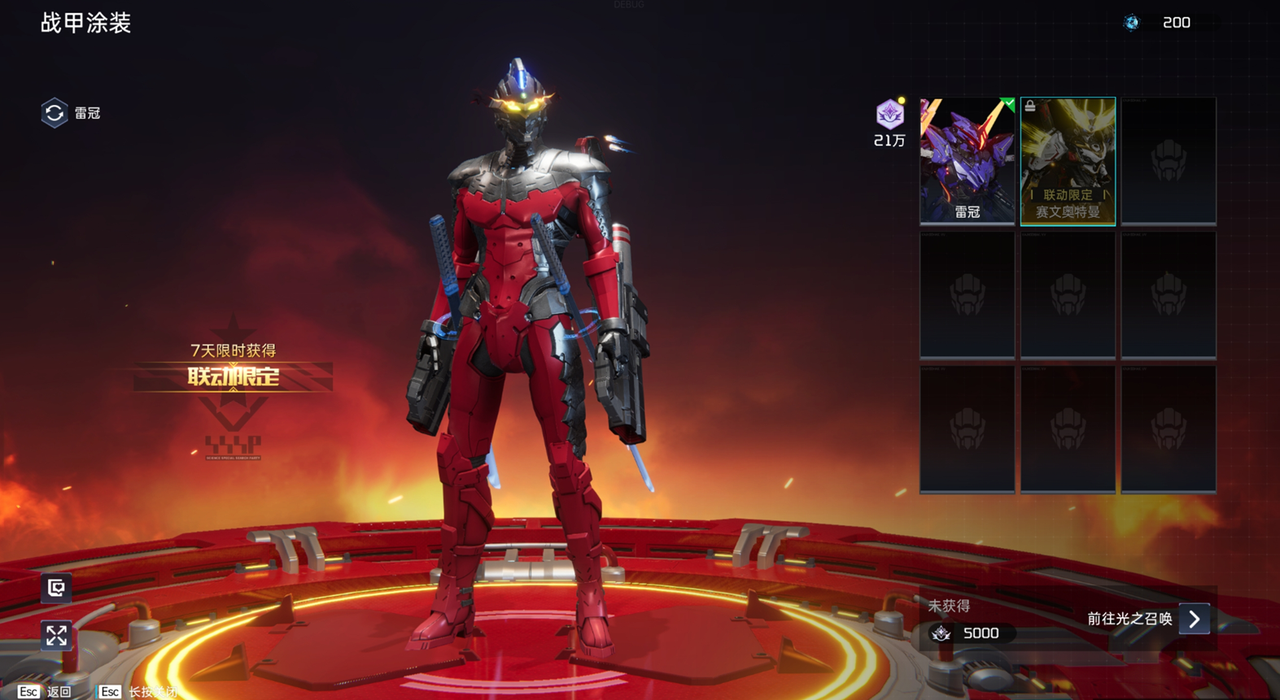Select the 雷冠 armor skin thumbnail
The height and width of the screenshot is (700, 1280).
pyautogui.click(x=967, y=160)
